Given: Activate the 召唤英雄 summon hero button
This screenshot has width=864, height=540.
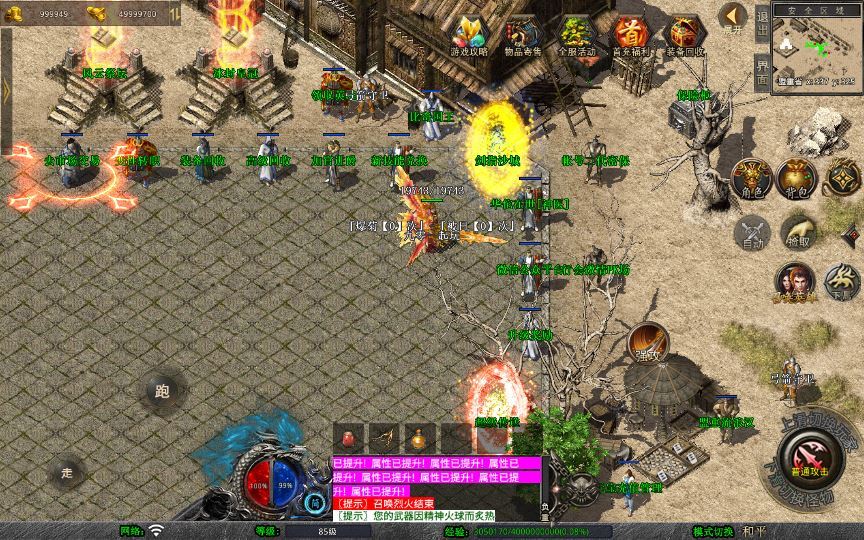Looking at the screenshot, I should click(793, 282).
